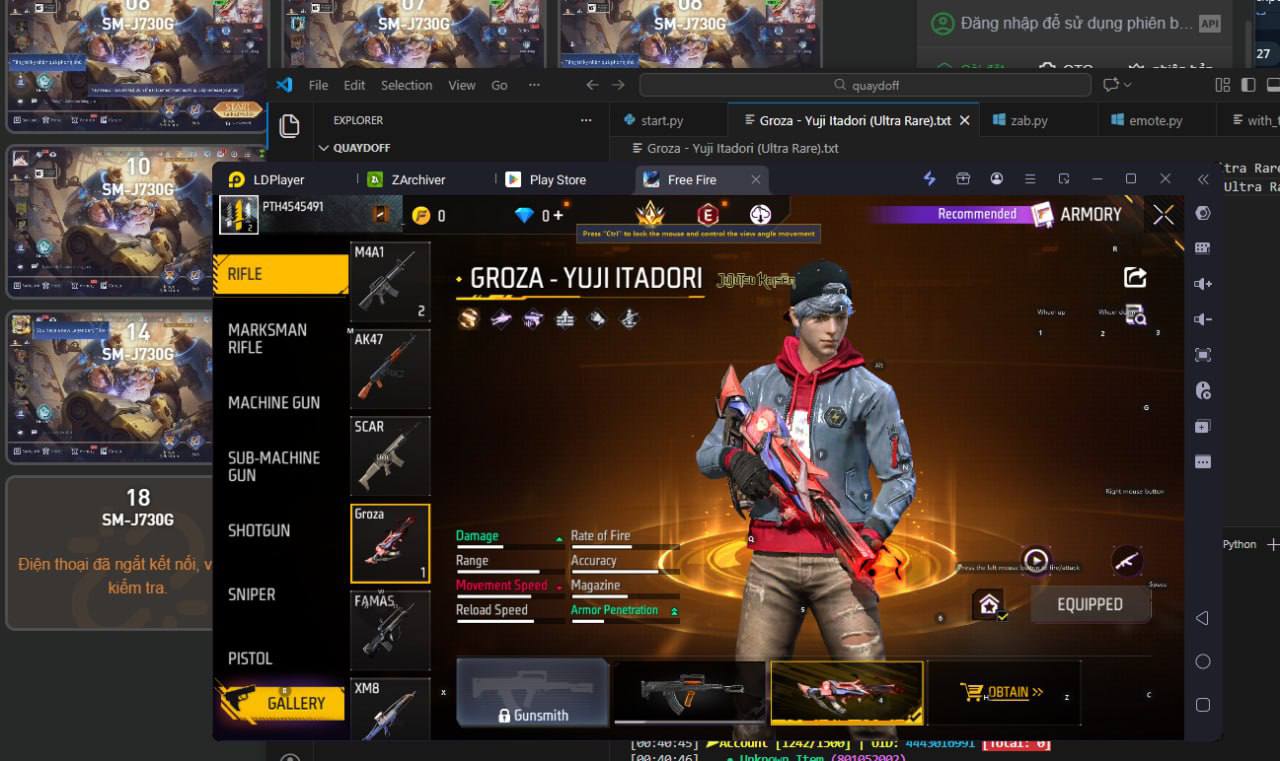Choose the XM8 weapon slot
The height and width of the screenshot is (761, 1280).
coord(390,708)
